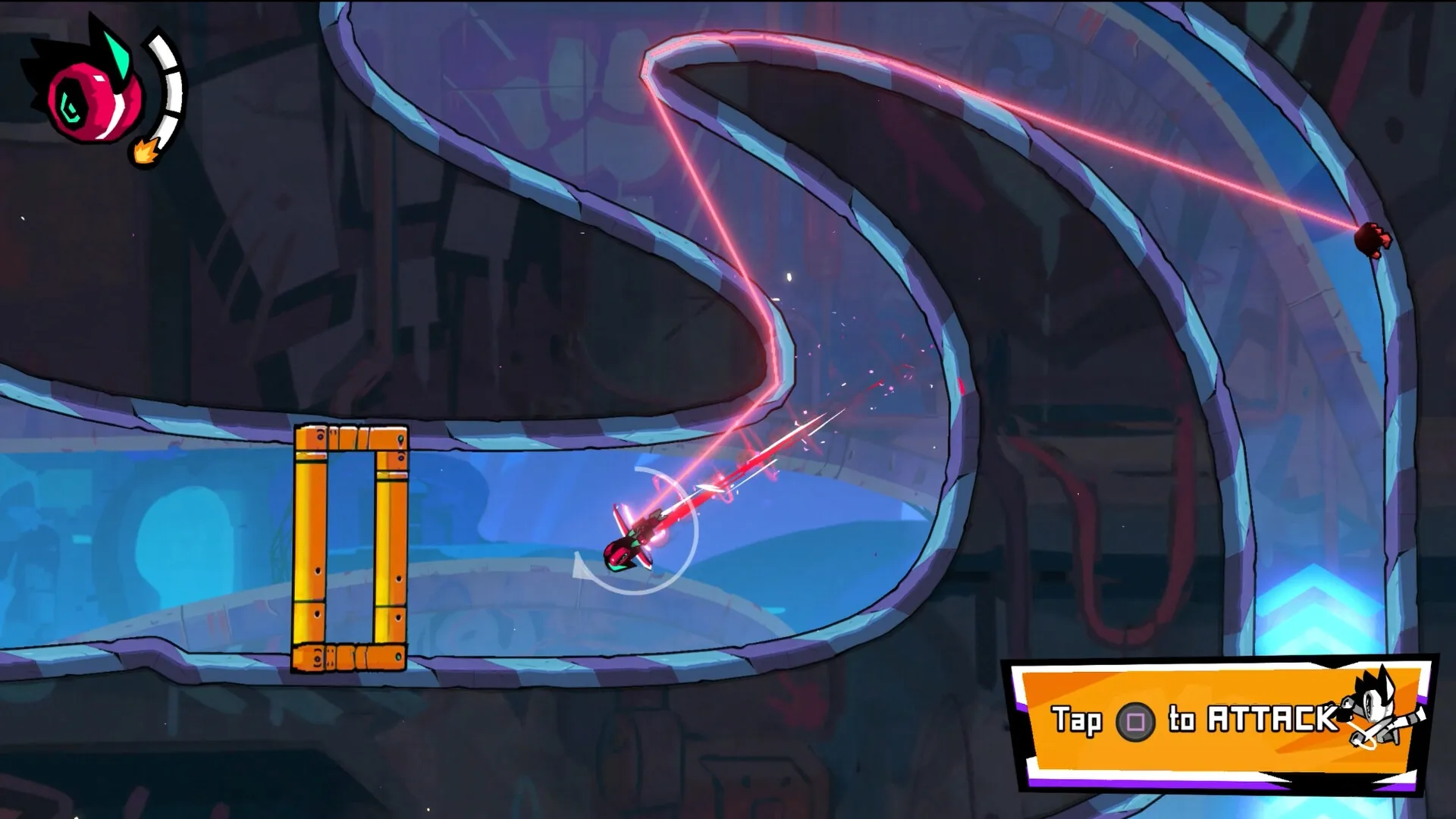Select the PlayStation square button icon
The width and height of the screenshot is (1456, 819).
(x=1136, y=720)
